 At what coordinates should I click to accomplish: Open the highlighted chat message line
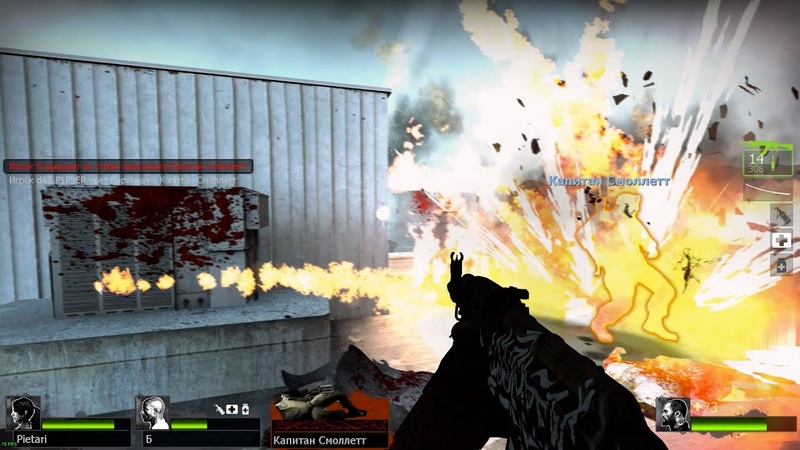pos(128,166)
